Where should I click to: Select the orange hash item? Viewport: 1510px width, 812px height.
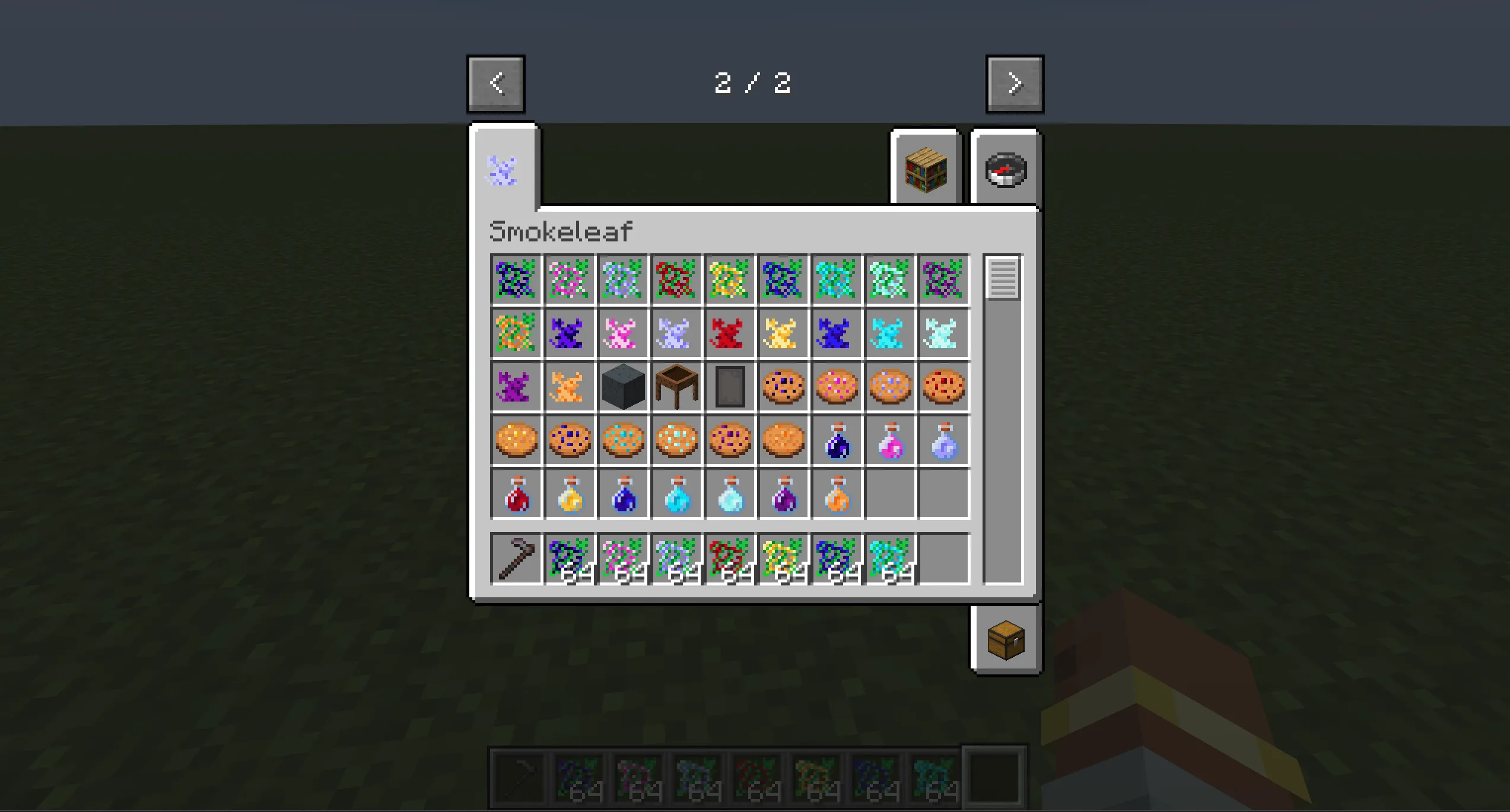(x=568, y=386)
